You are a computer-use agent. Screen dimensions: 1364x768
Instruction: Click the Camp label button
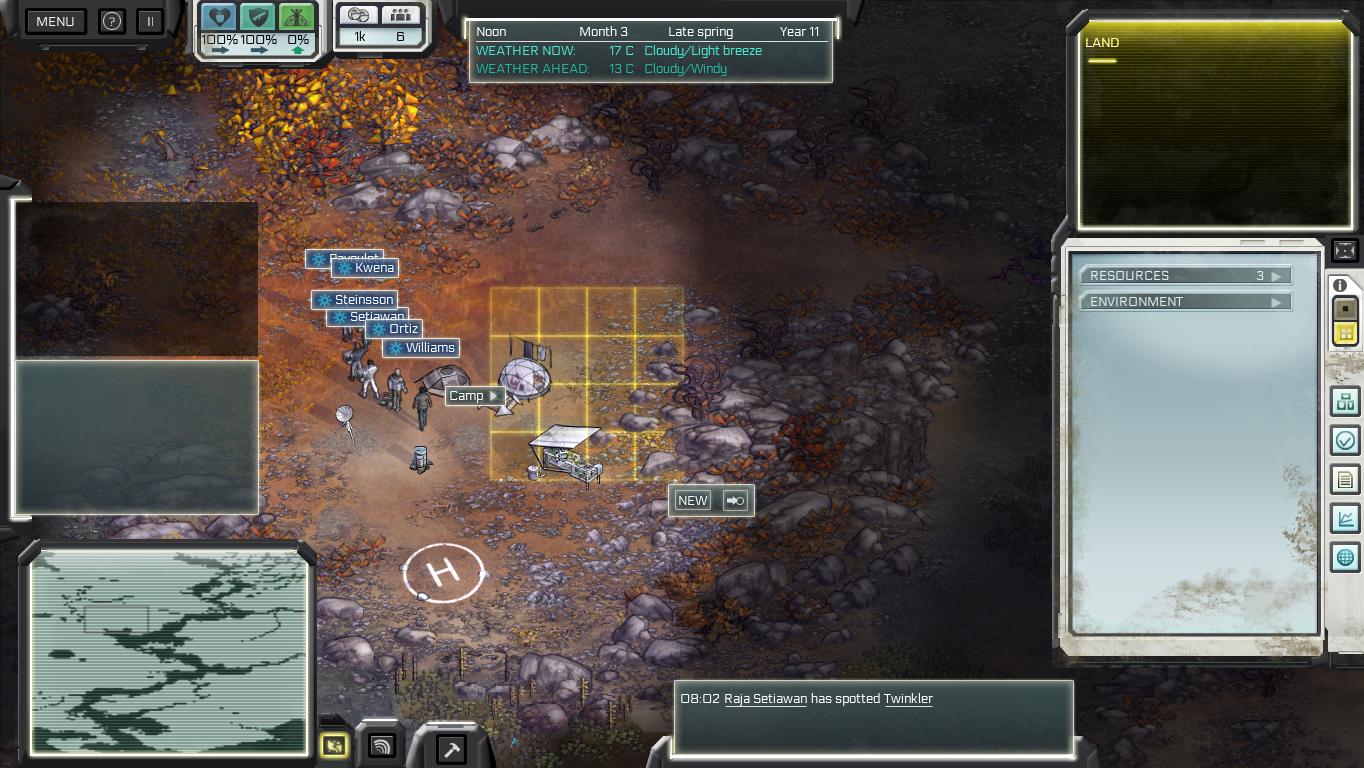coord(472,396)
